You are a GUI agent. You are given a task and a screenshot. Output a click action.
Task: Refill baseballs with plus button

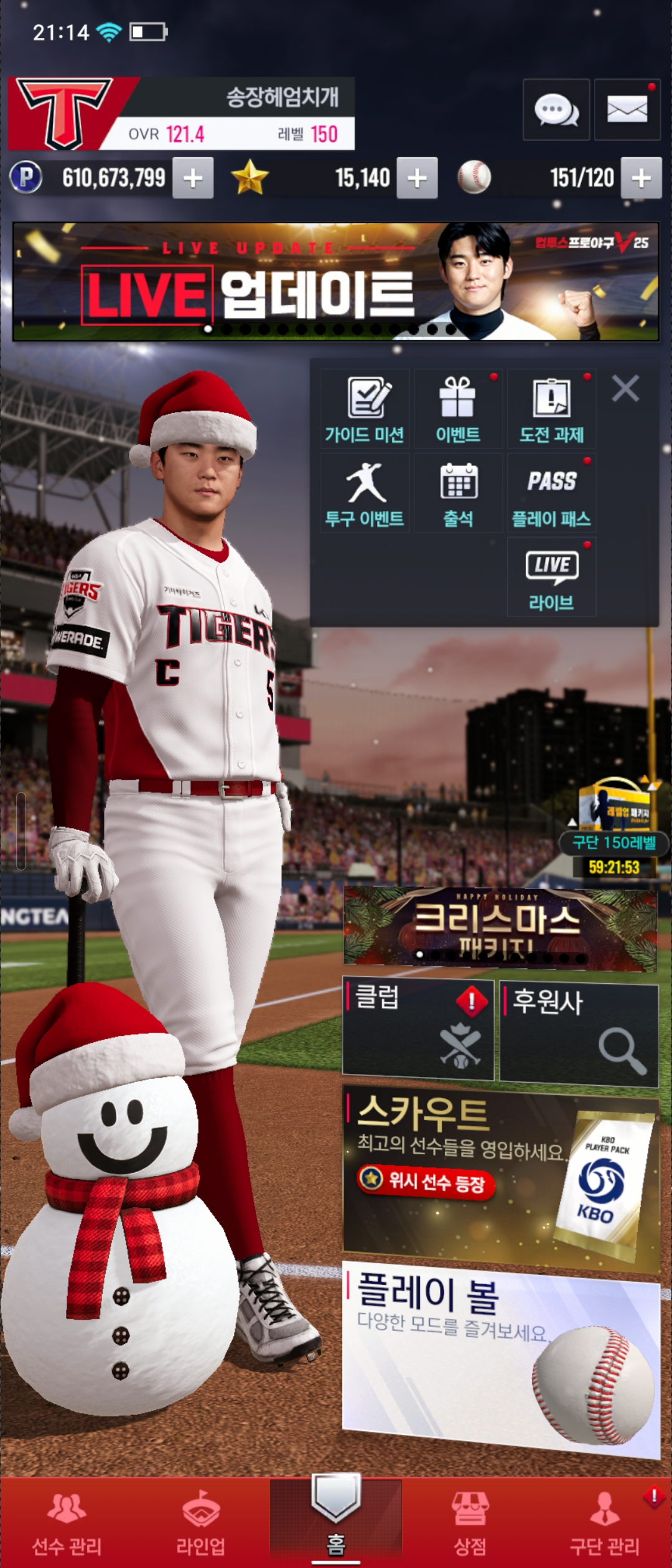click(642, 179)
